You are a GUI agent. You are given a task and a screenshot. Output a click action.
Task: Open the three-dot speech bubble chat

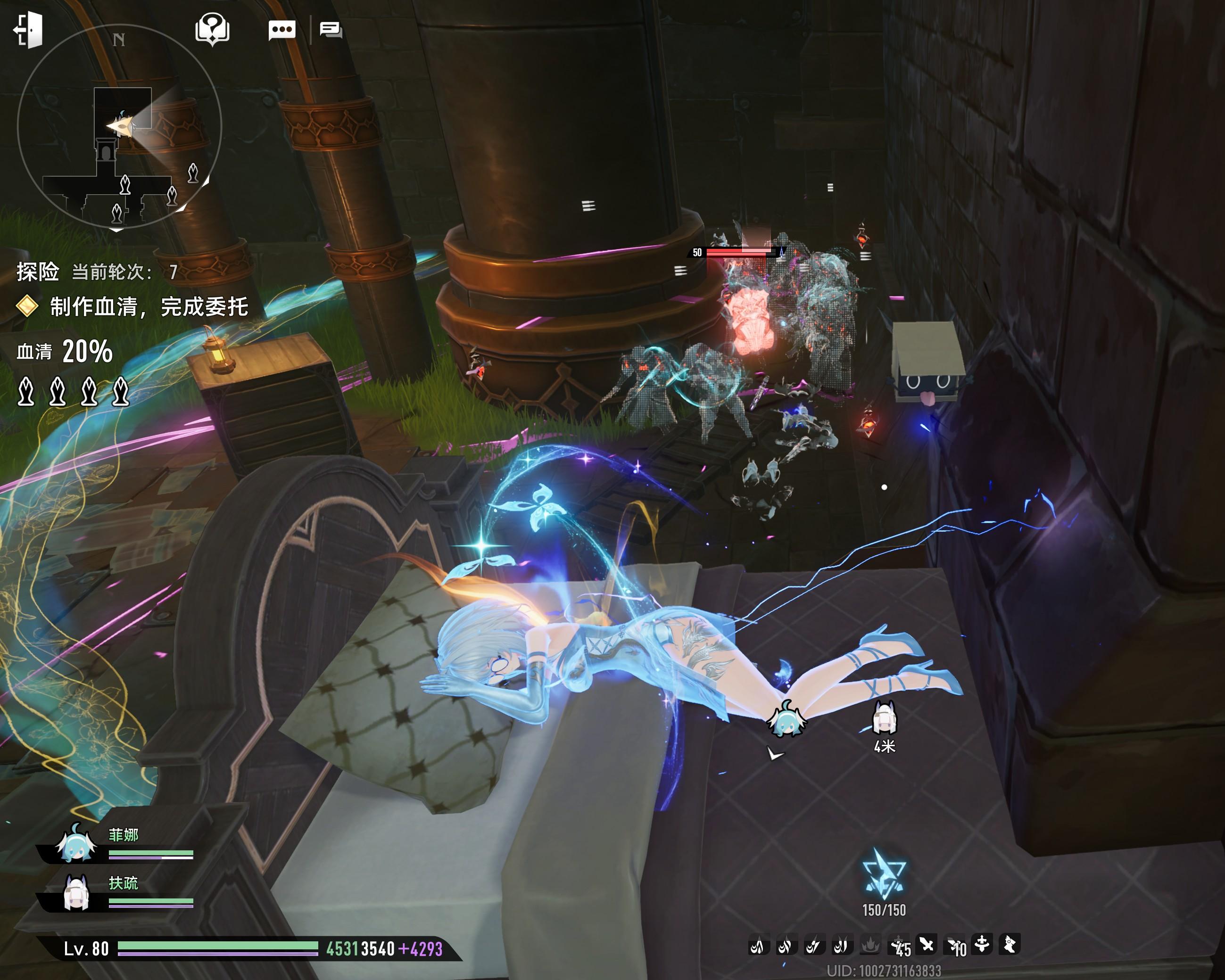point(282,30)
